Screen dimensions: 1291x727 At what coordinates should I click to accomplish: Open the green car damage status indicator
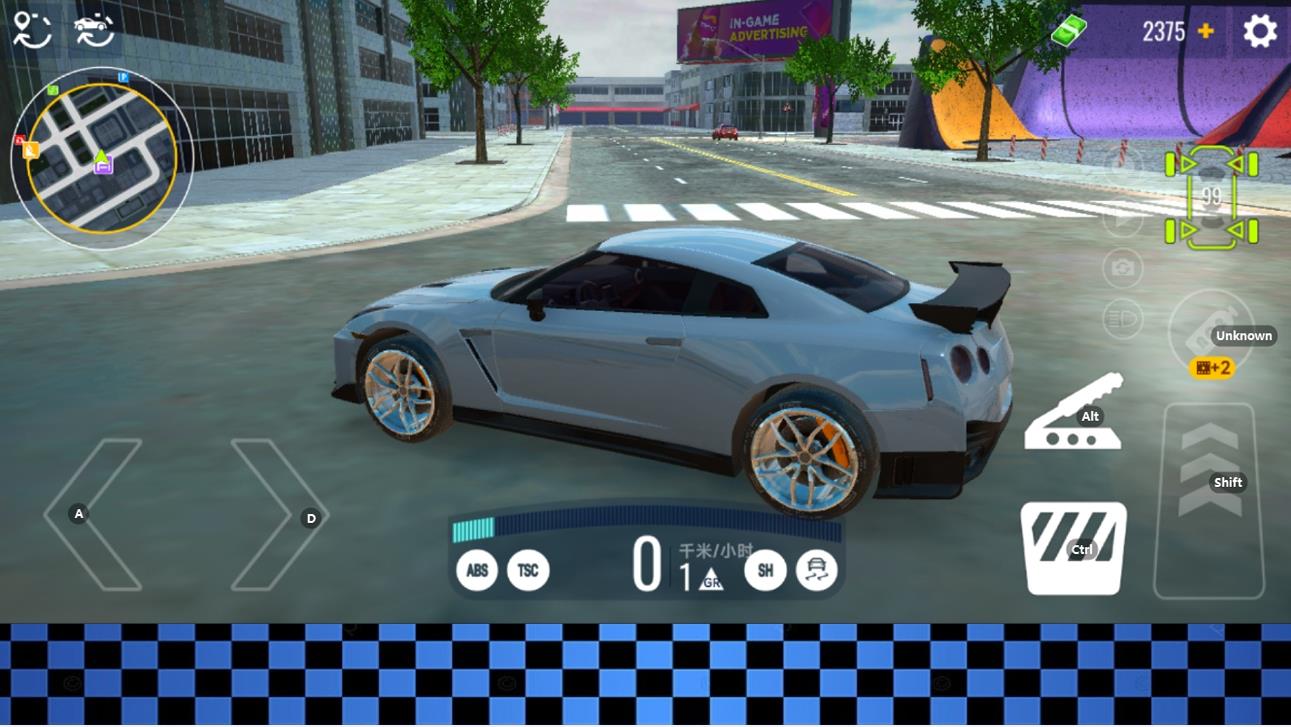[x=1211, y=197]
